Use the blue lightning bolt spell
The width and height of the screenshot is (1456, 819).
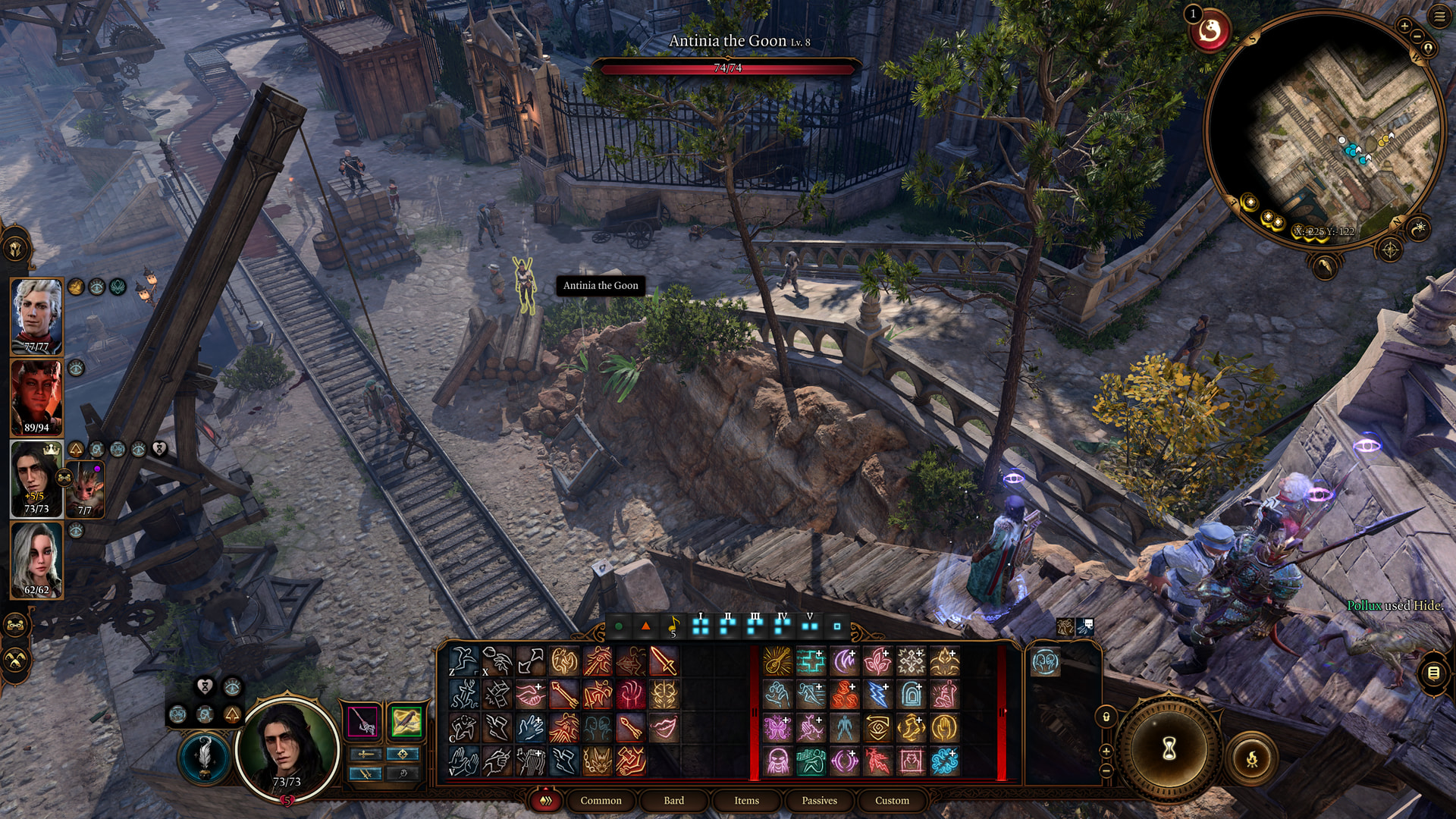tap(877, 694)
